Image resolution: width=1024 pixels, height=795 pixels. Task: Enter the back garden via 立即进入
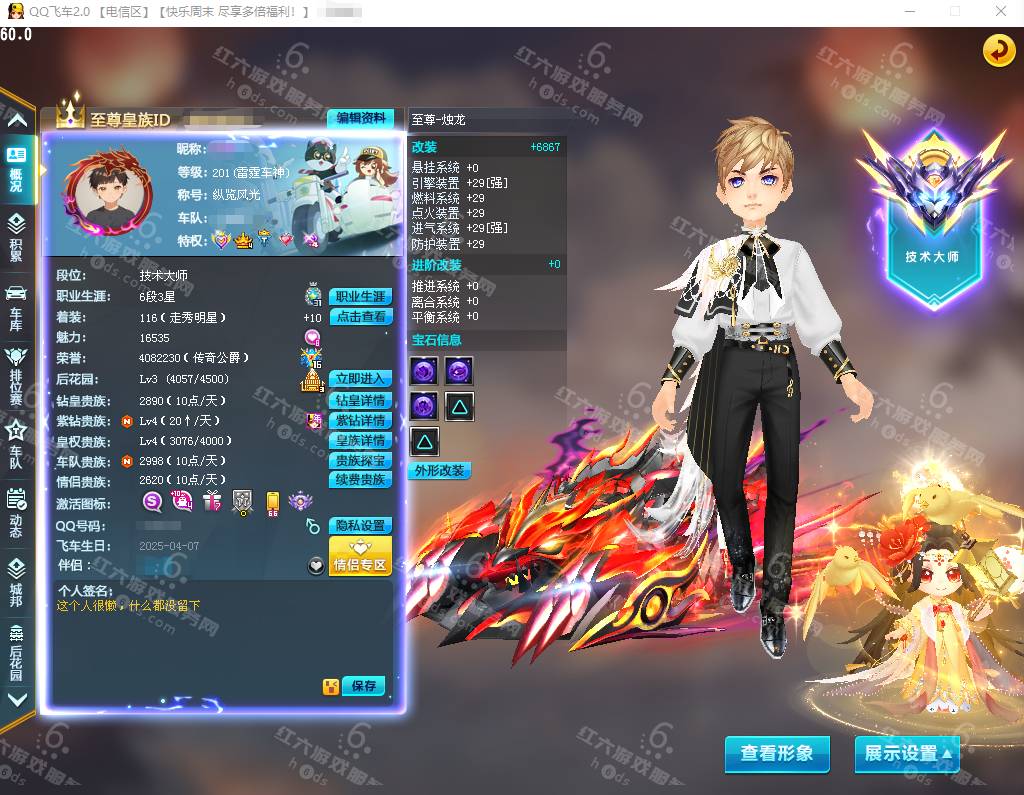click(x=360, y=379)
